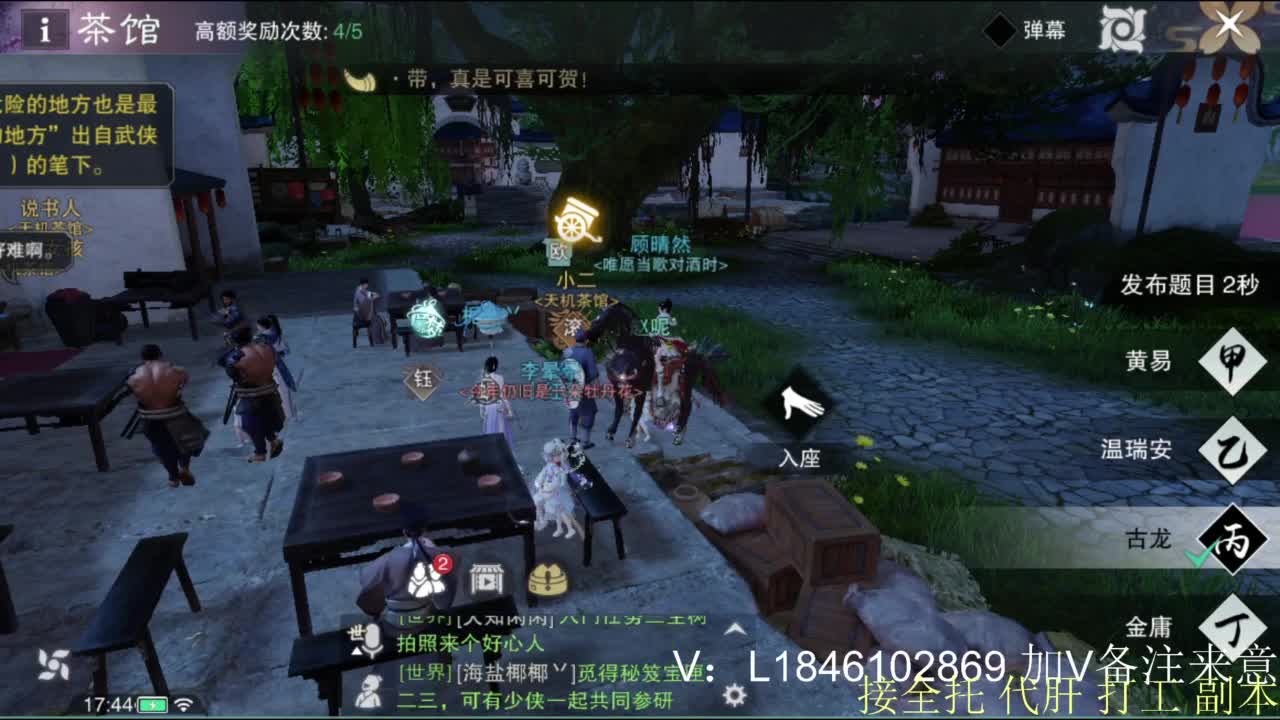Select answer 甲 for 黄易
The height and width of the screenshot is (720, 1280).
pyautogui.click(x=1232, y=362)
